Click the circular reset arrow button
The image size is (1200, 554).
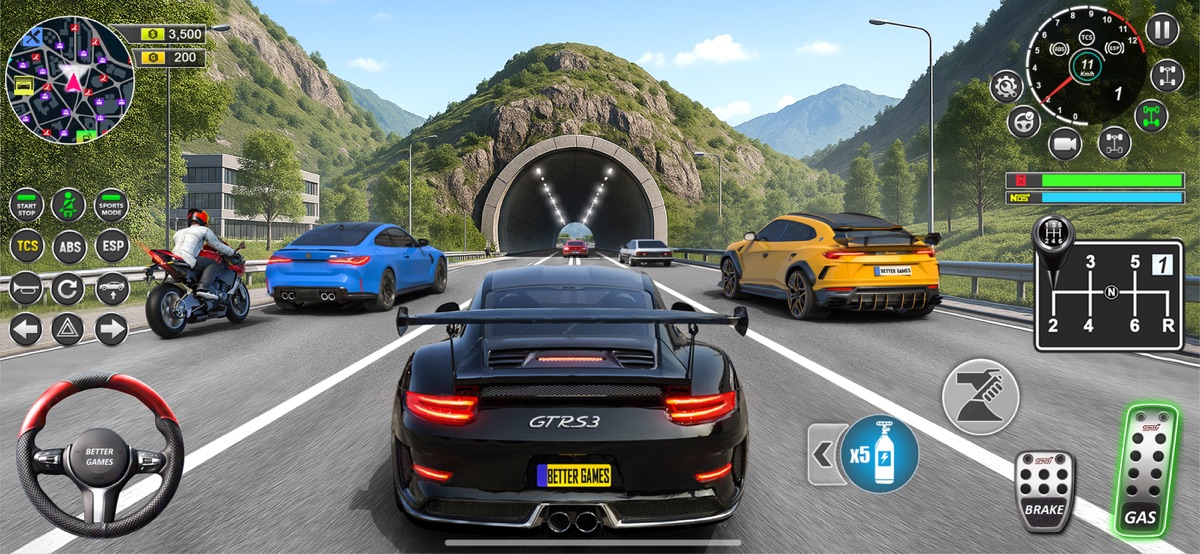[69, 288]
